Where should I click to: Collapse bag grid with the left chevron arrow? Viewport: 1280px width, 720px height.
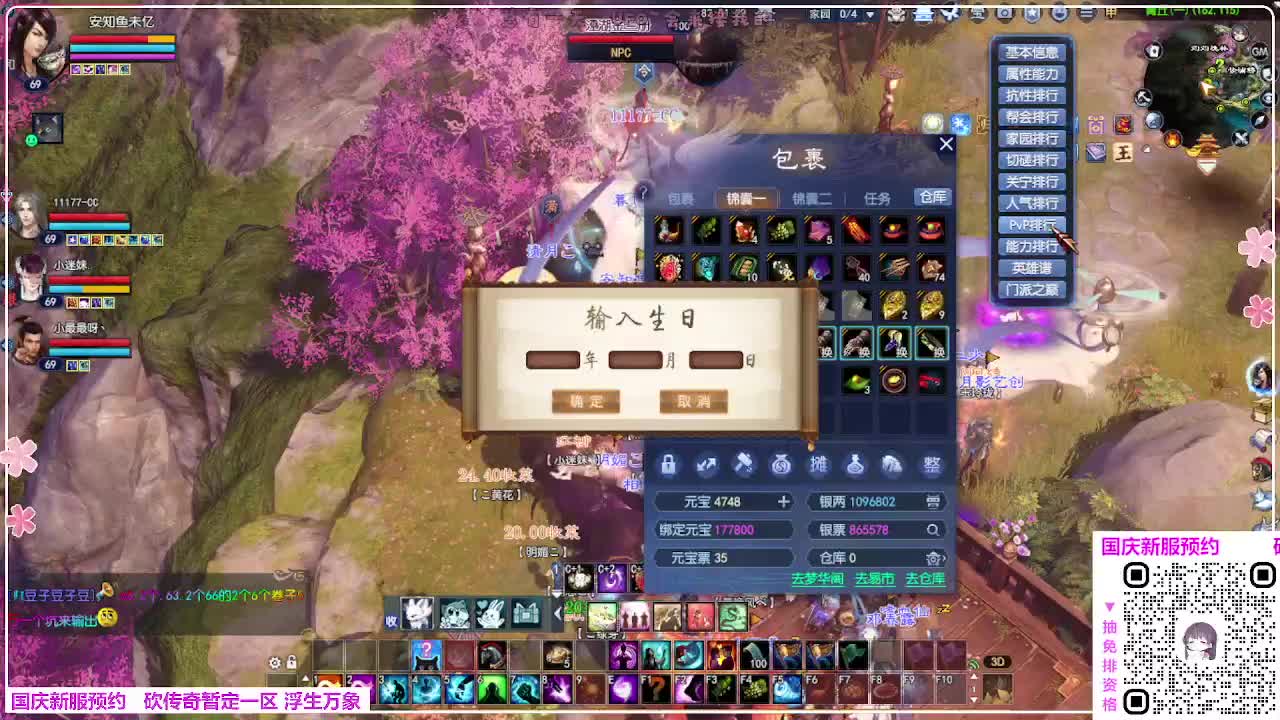coord(558,614)
